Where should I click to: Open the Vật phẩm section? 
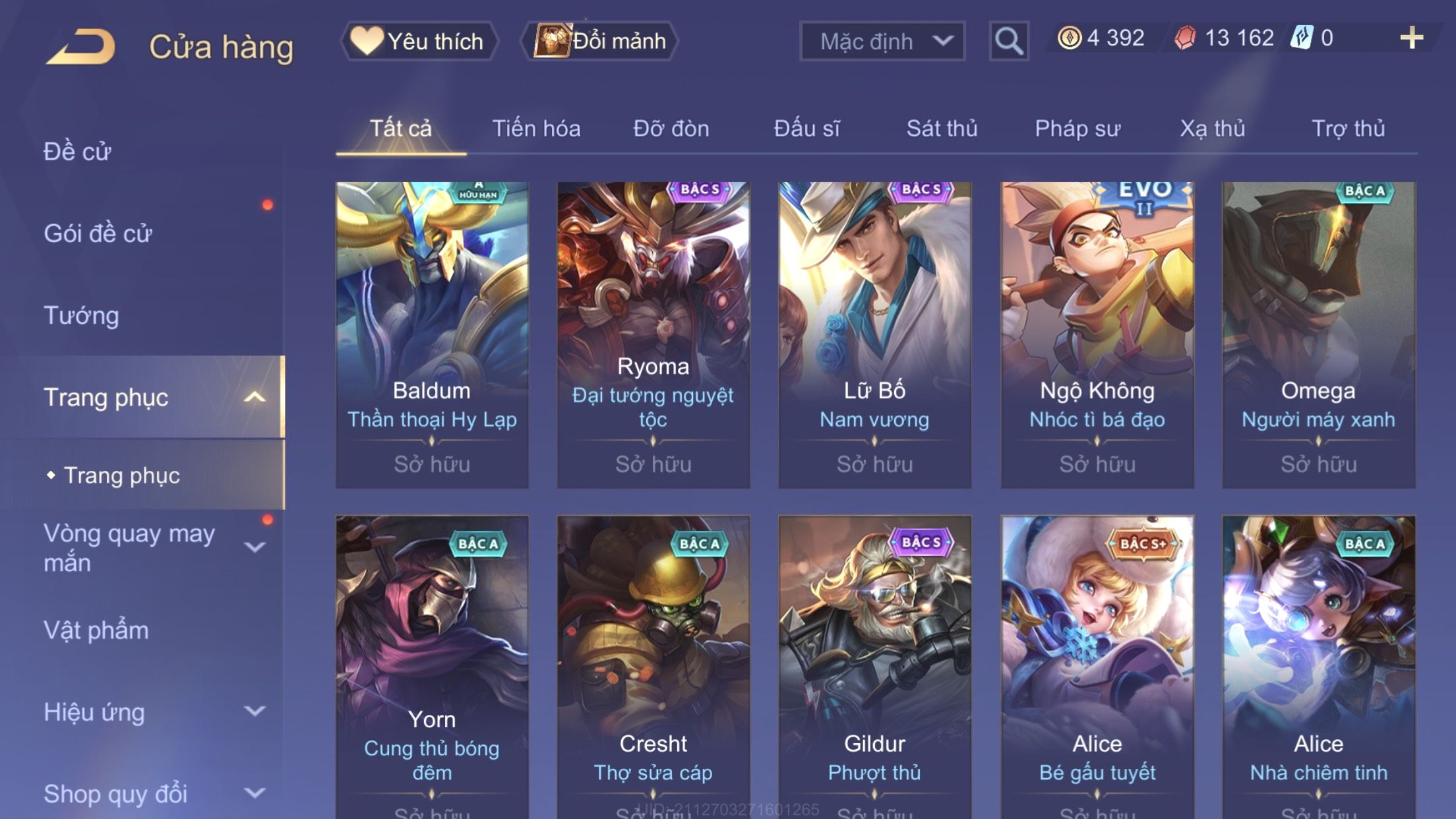tap(96, 630)
